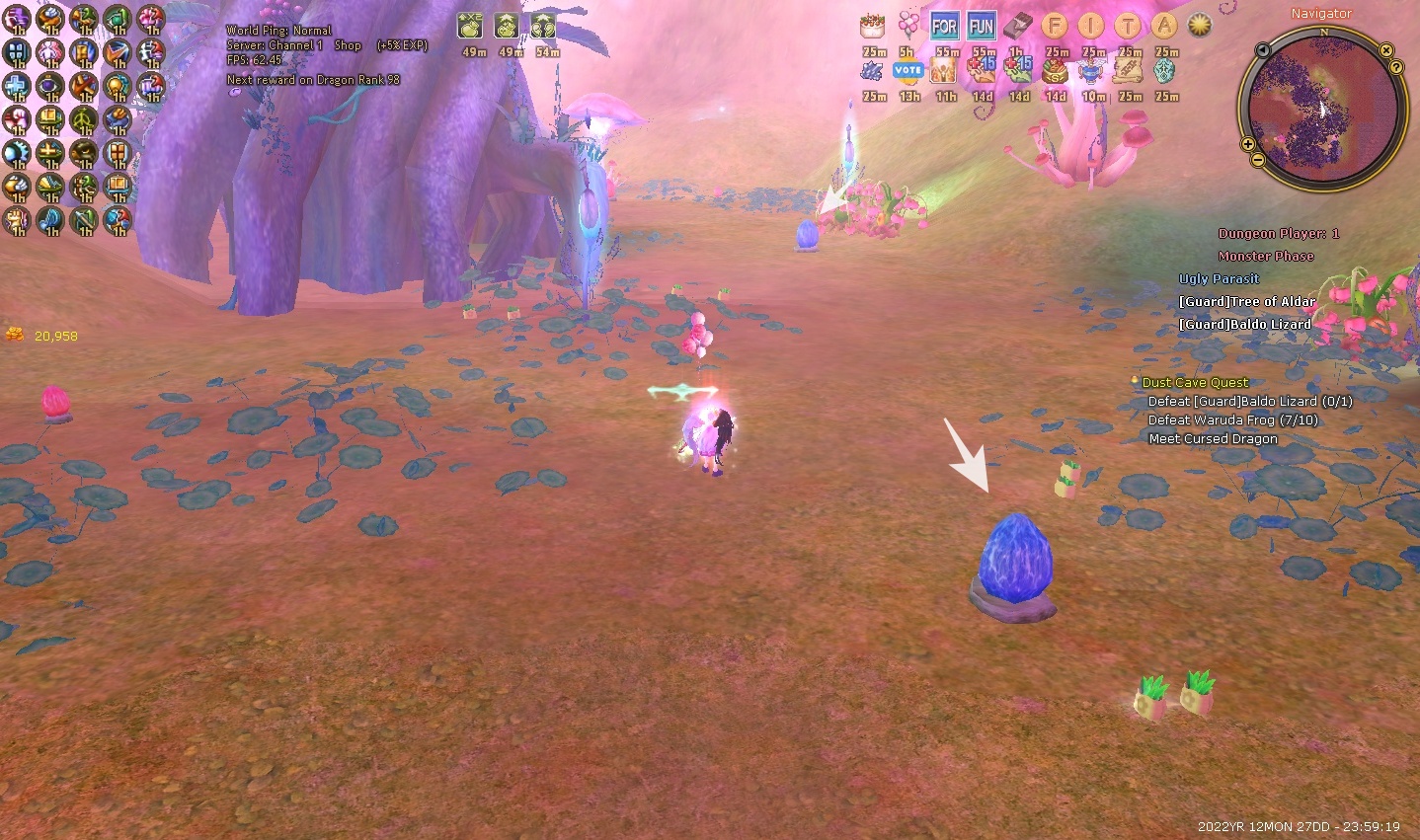Click the FOR buff icon

pyautogui.click(x=945, y=27)
